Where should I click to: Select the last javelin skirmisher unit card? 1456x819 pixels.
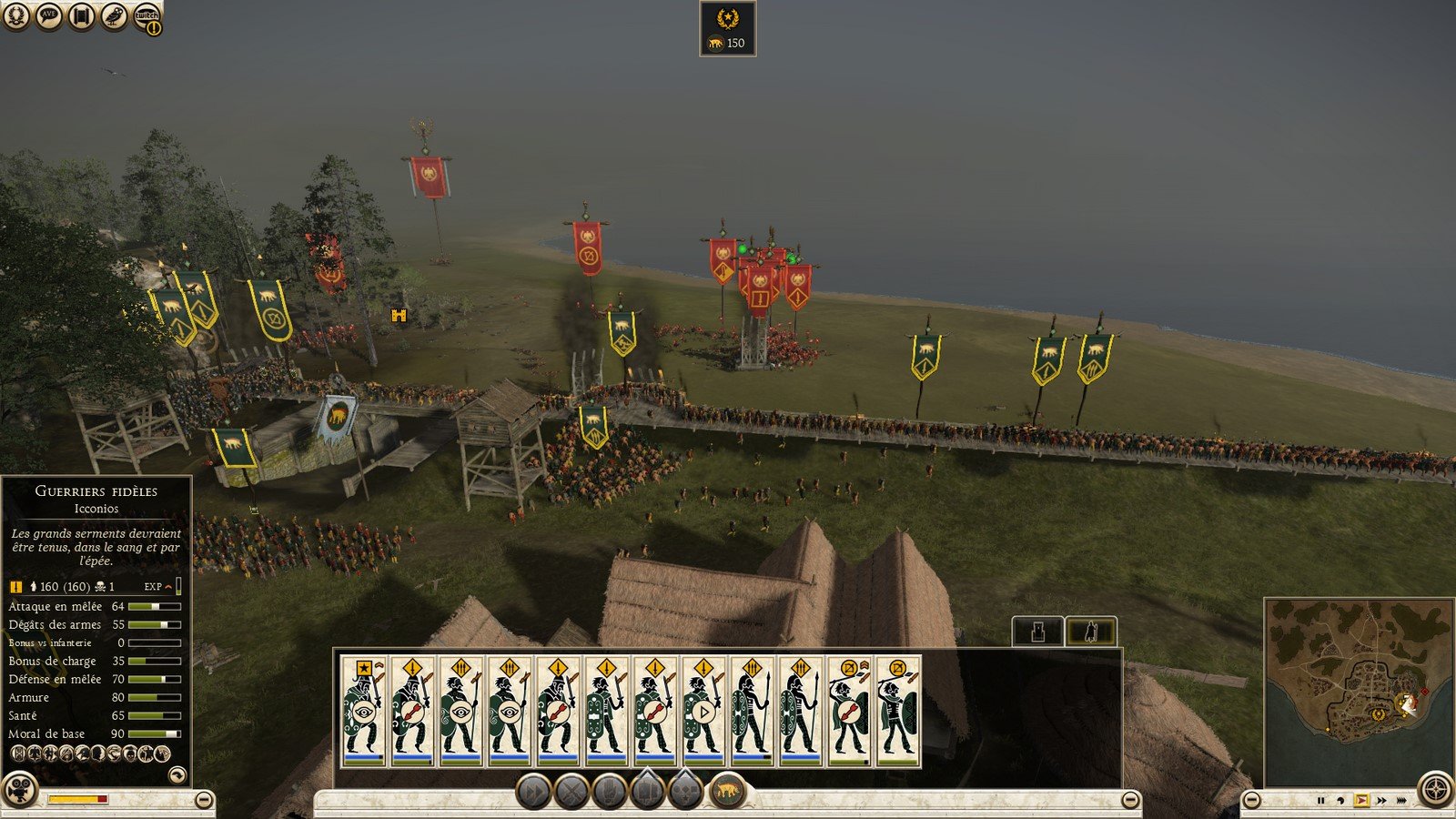pos(898,711)
